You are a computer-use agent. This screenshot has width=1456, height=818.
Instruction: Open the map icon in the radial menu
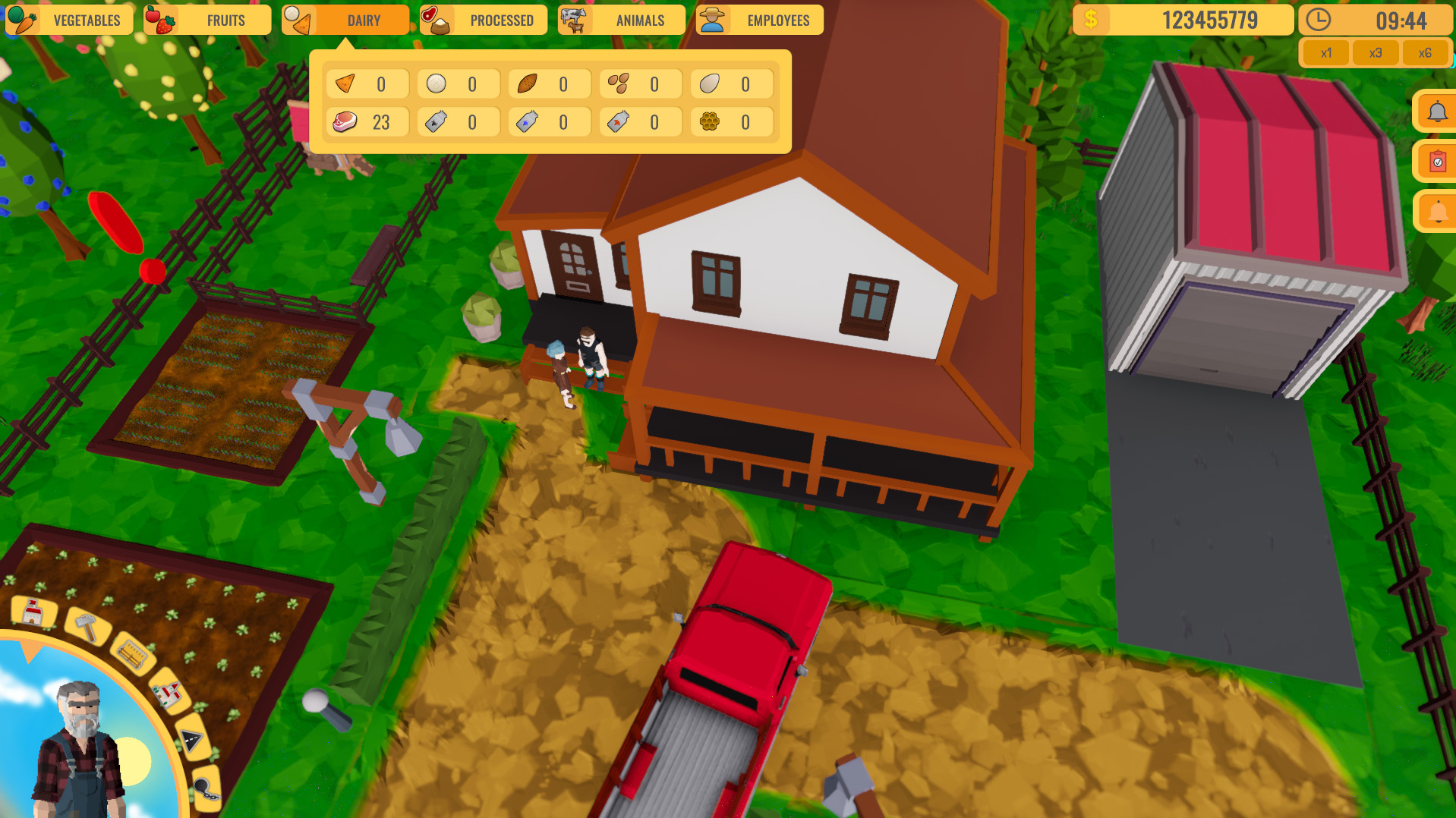click(x=168, y=694)
